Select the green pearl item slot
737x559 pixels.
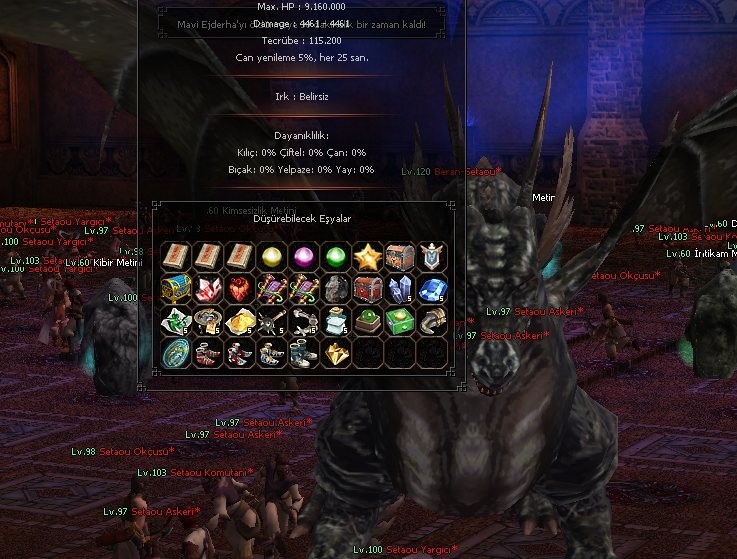(x=336, y=256)
